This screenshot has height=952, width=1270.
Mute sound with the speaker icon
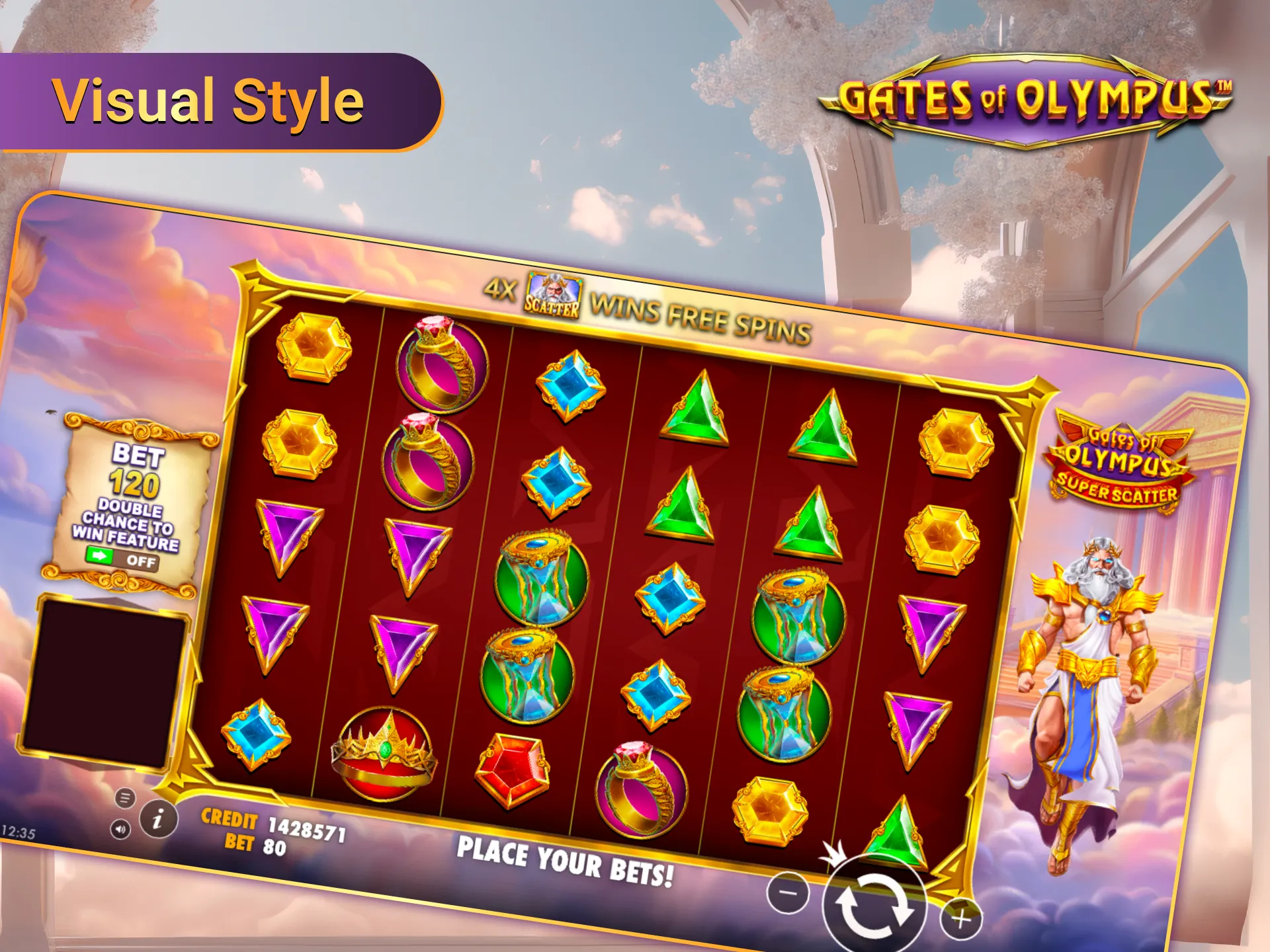coord(120,829)
